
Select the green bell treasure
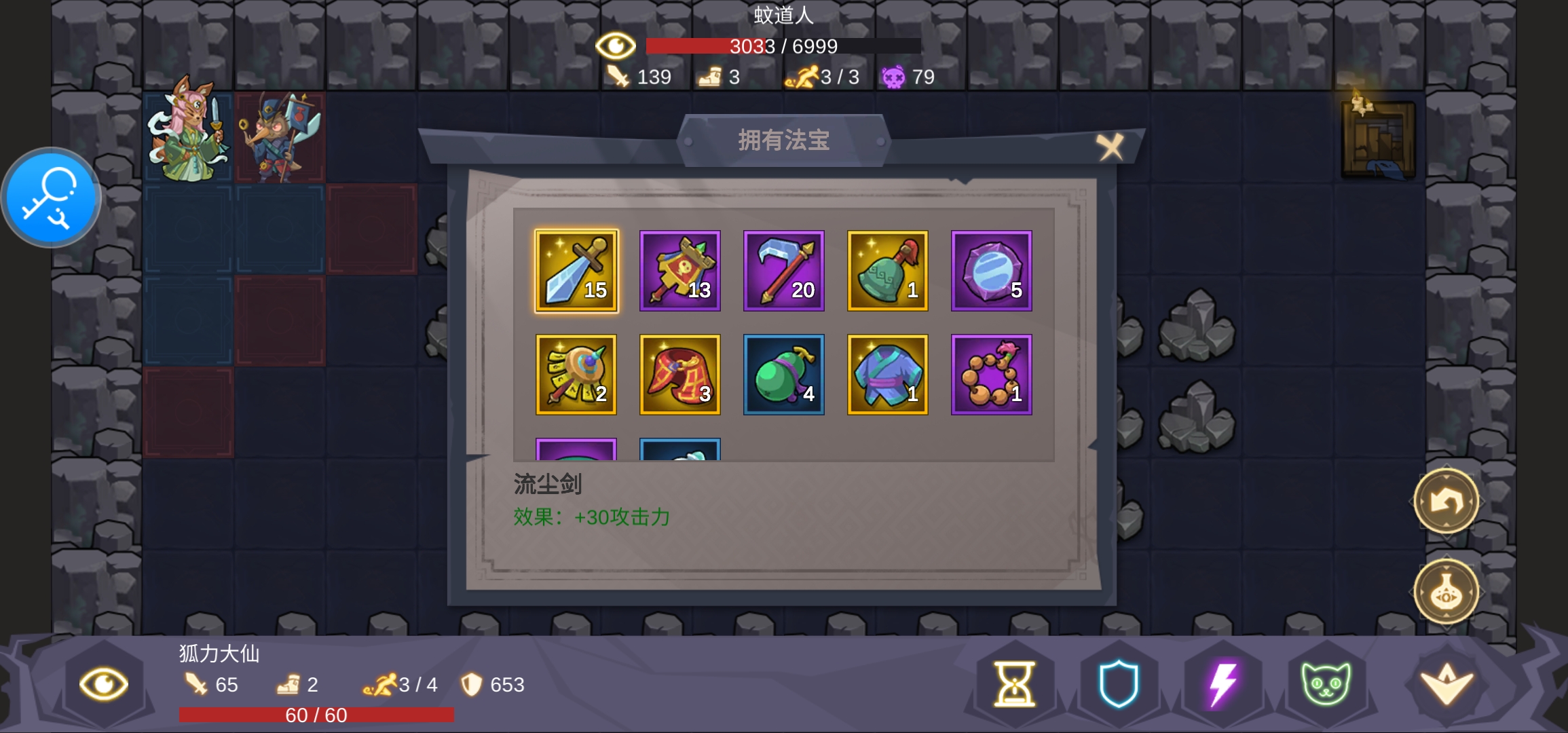888,271
